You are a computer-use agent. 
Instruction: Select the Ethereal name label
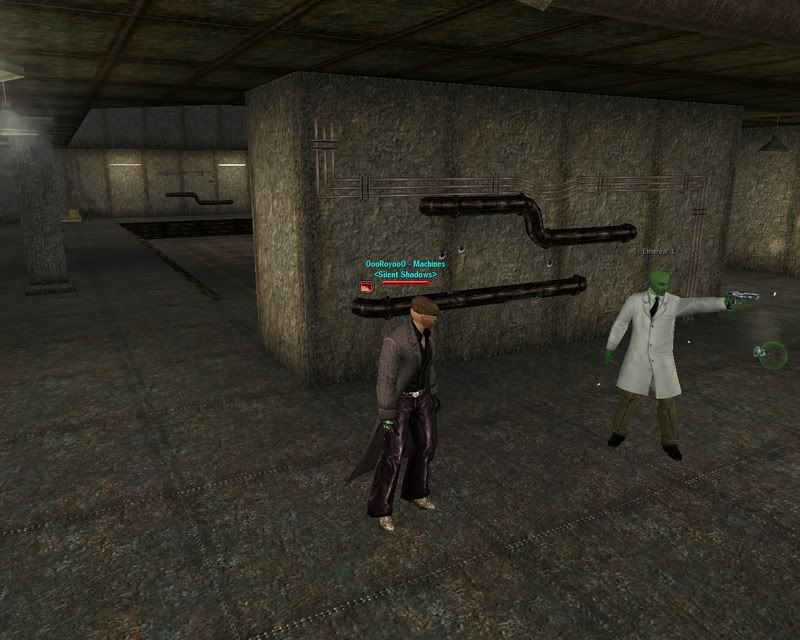tap(659, 252)
